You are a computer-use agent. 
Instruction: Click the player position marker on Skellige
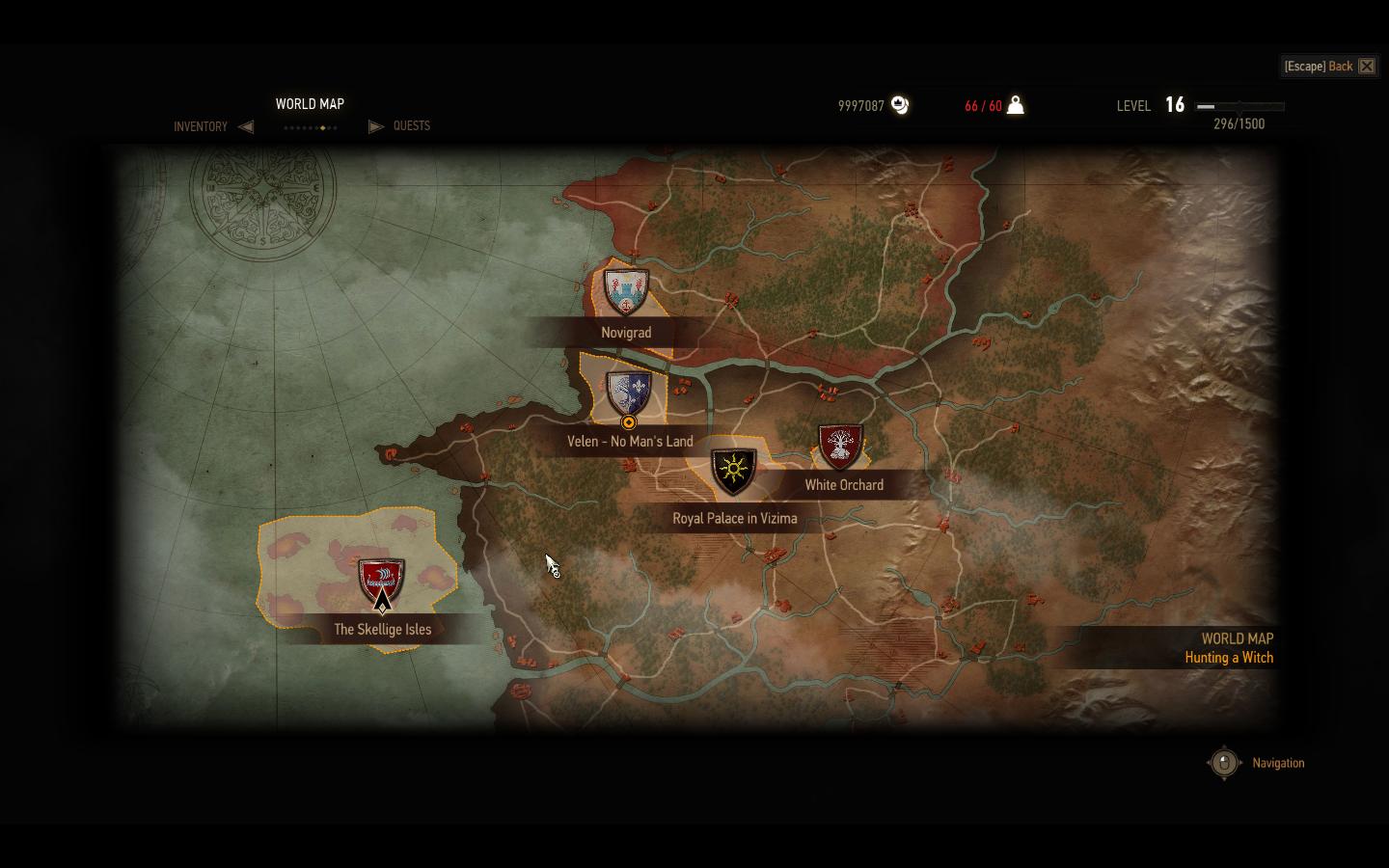coord(381,606)
